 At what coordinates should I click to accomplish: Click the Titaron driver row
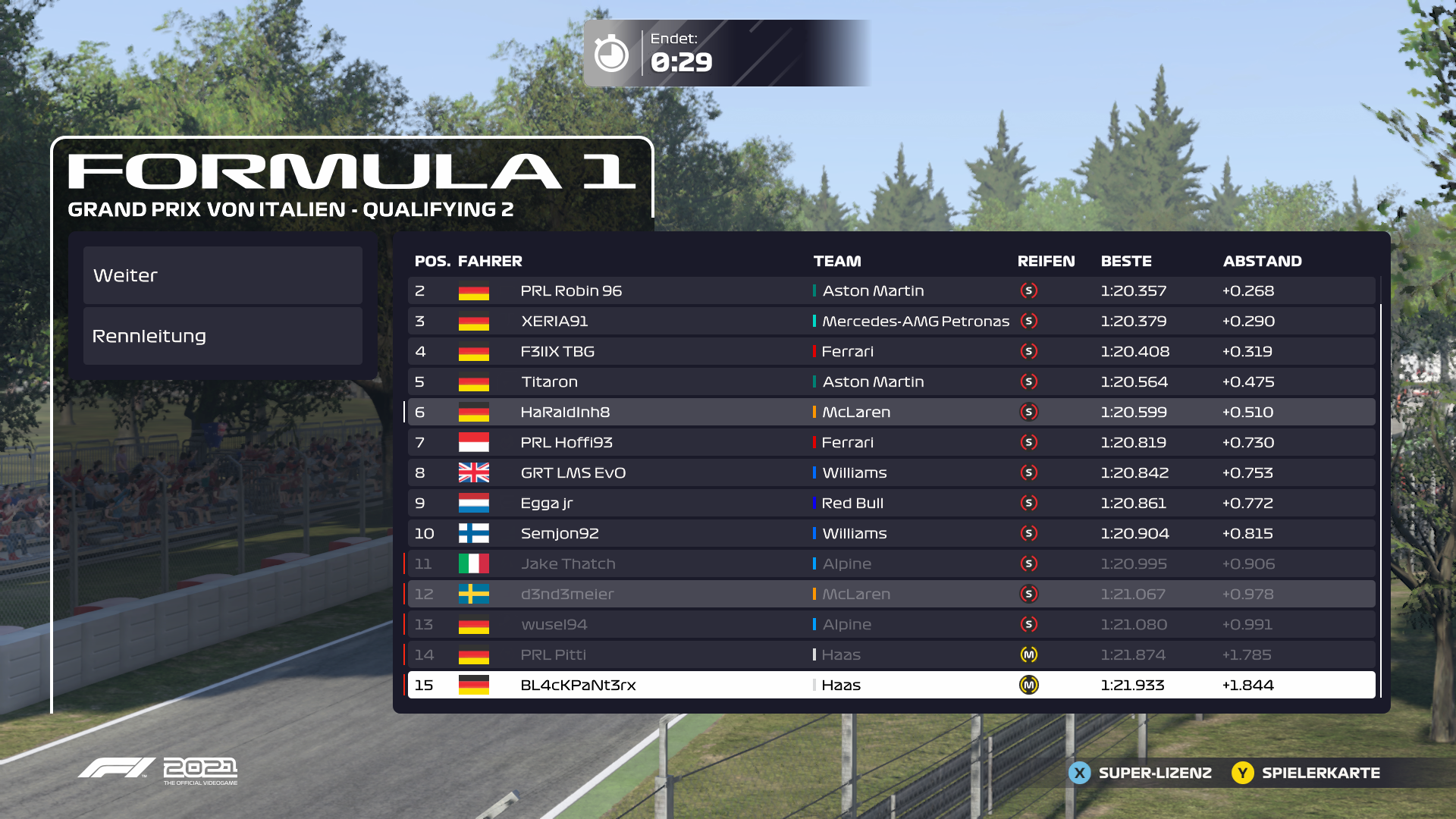891,382
